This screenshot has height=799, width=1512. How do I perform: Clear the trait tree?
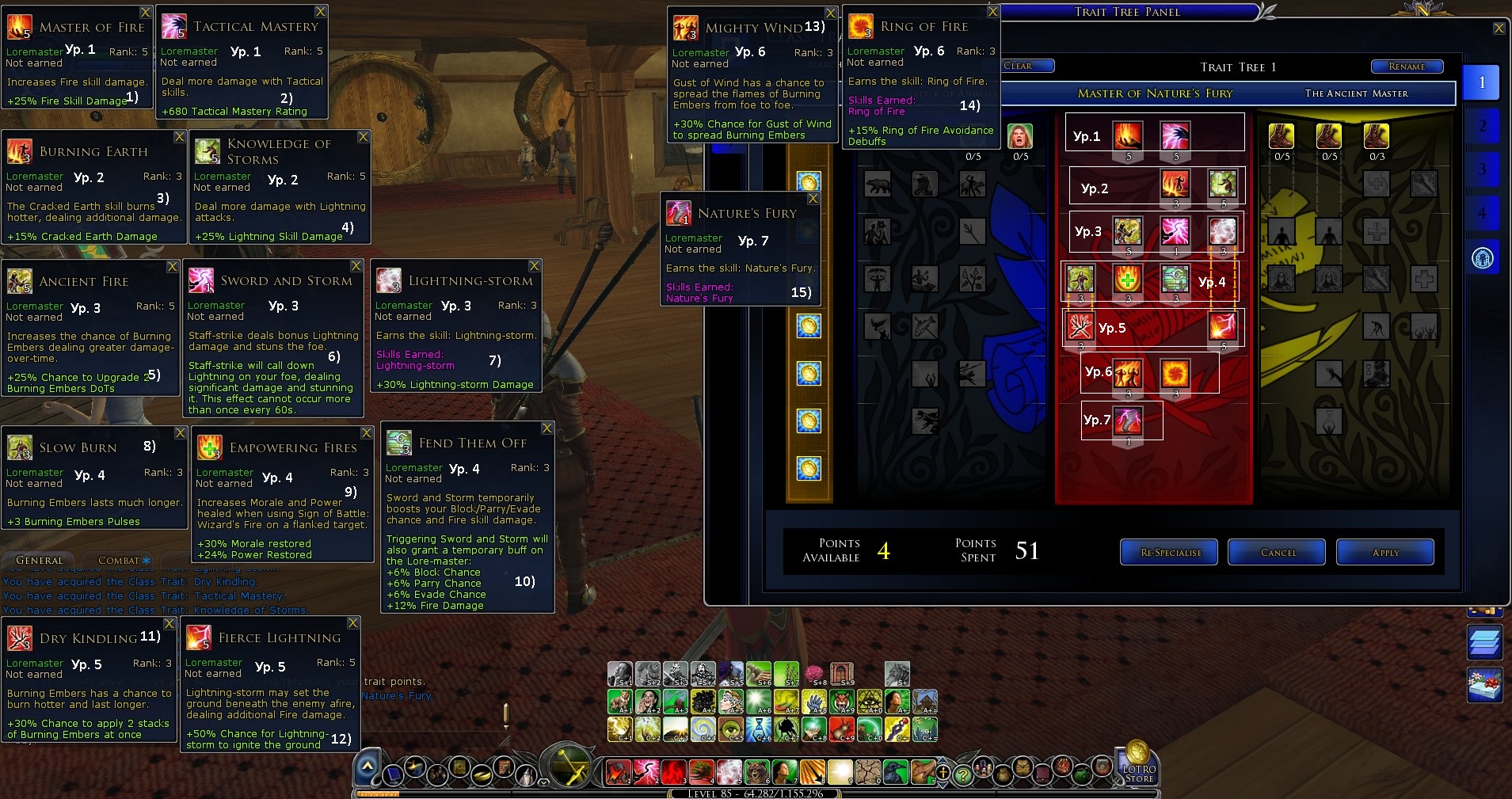pos(1026,66)
